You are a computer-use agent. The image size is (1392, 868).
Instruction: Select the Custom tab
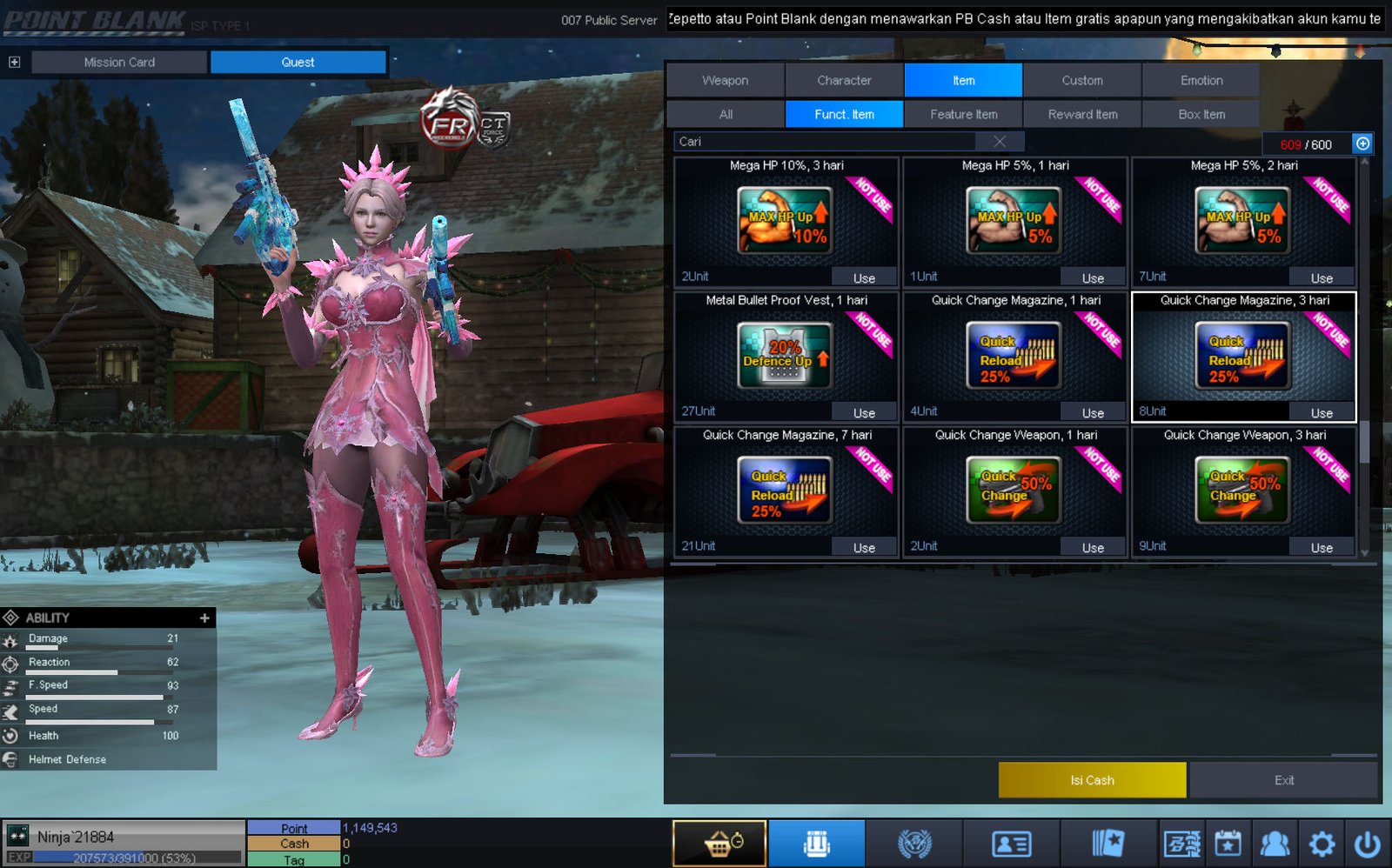coord(1082,80)
